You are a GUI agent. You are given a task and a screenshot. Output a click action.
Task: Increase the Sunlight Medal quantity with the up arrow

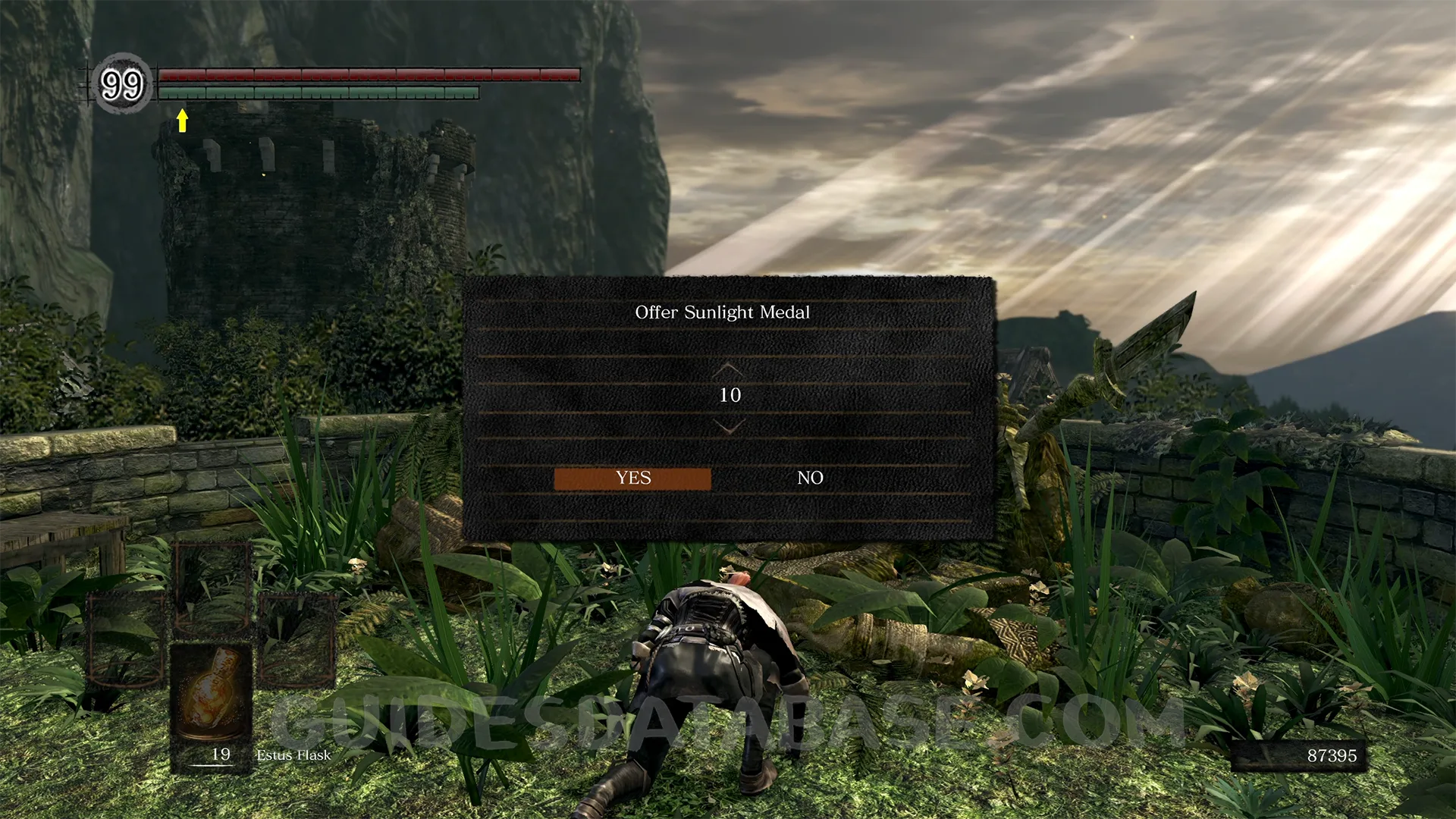pyautogui.click(x=729, y=369)
